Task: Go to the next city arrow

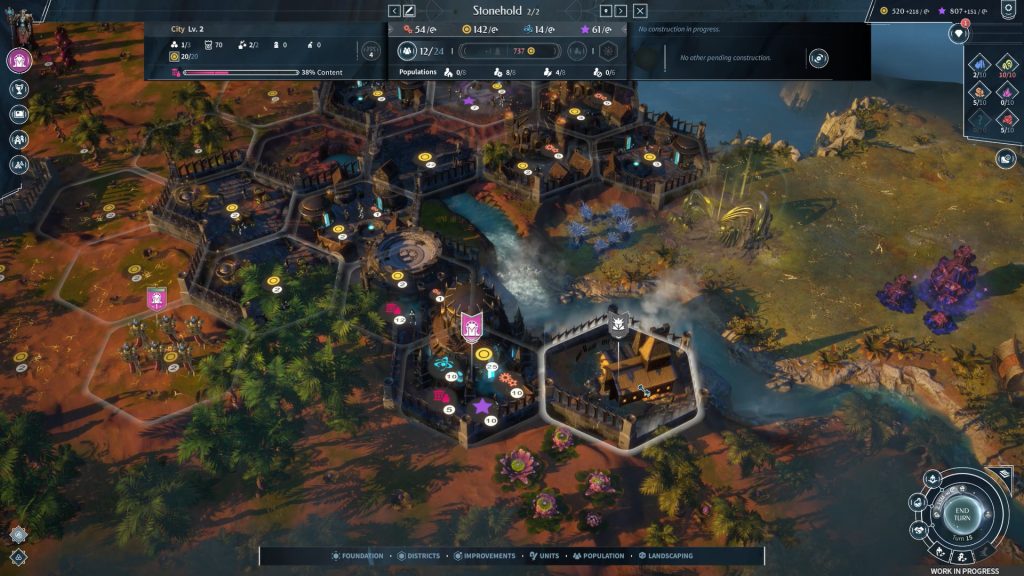Action: 621,11
